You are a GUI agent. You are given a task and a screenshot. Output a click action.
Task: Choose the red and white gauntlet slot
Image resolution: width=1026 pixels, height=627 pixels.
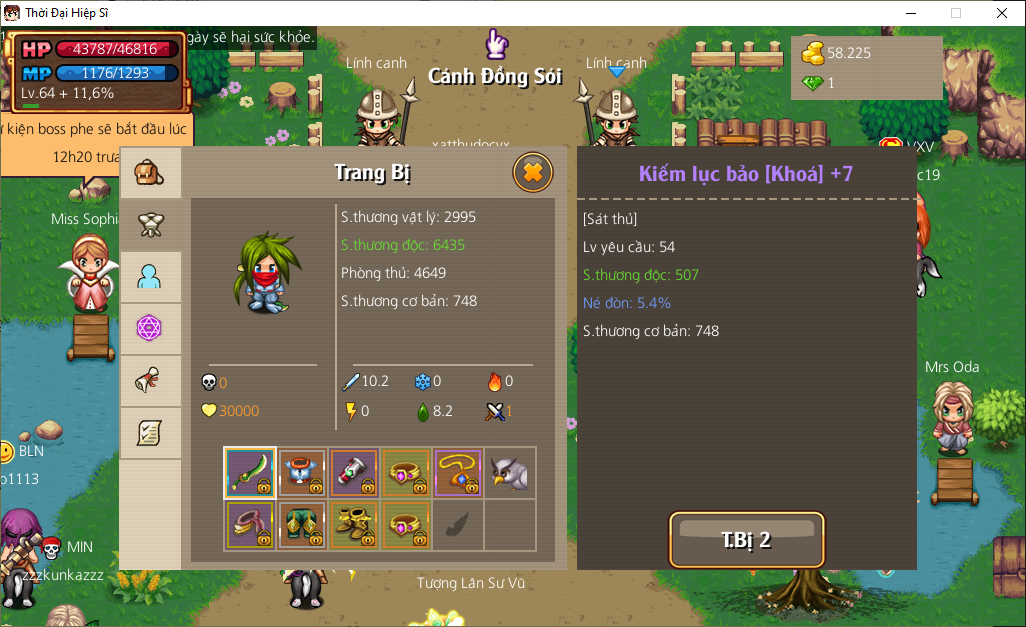click(354, 472)
